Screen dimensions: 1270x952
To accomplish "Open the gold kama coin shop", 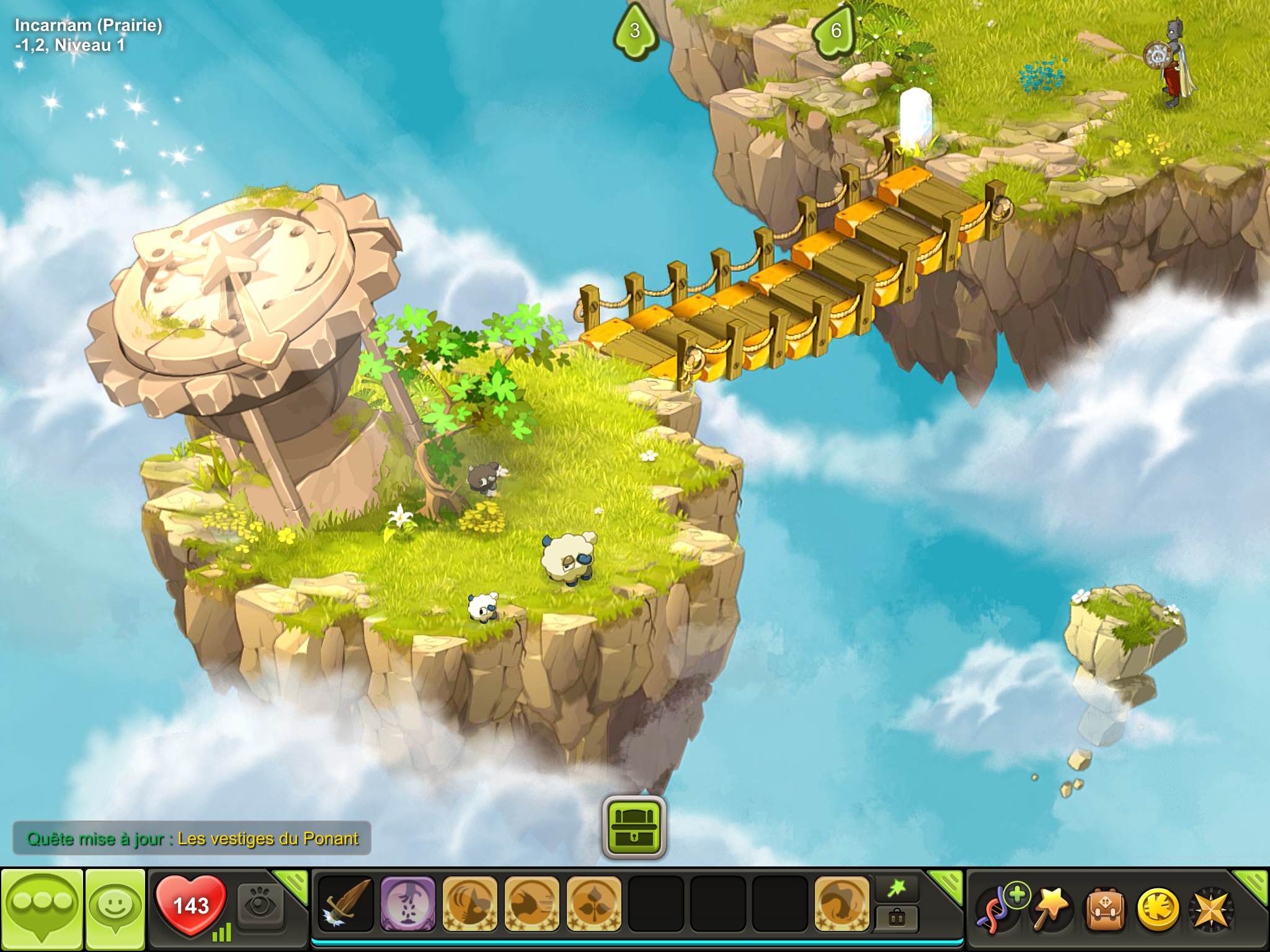I will coord(1158,909).
